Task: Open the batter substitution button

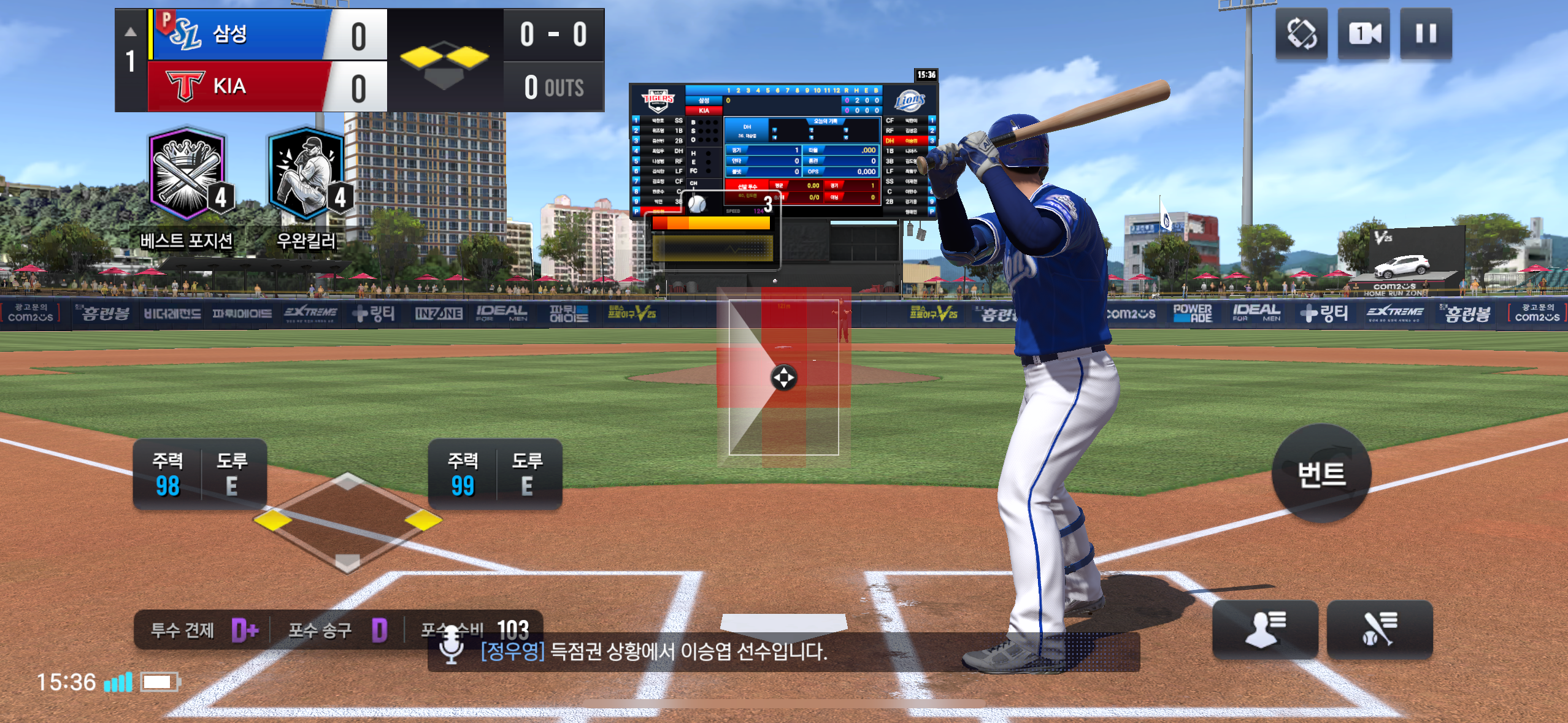Action: pos(1379,630)
